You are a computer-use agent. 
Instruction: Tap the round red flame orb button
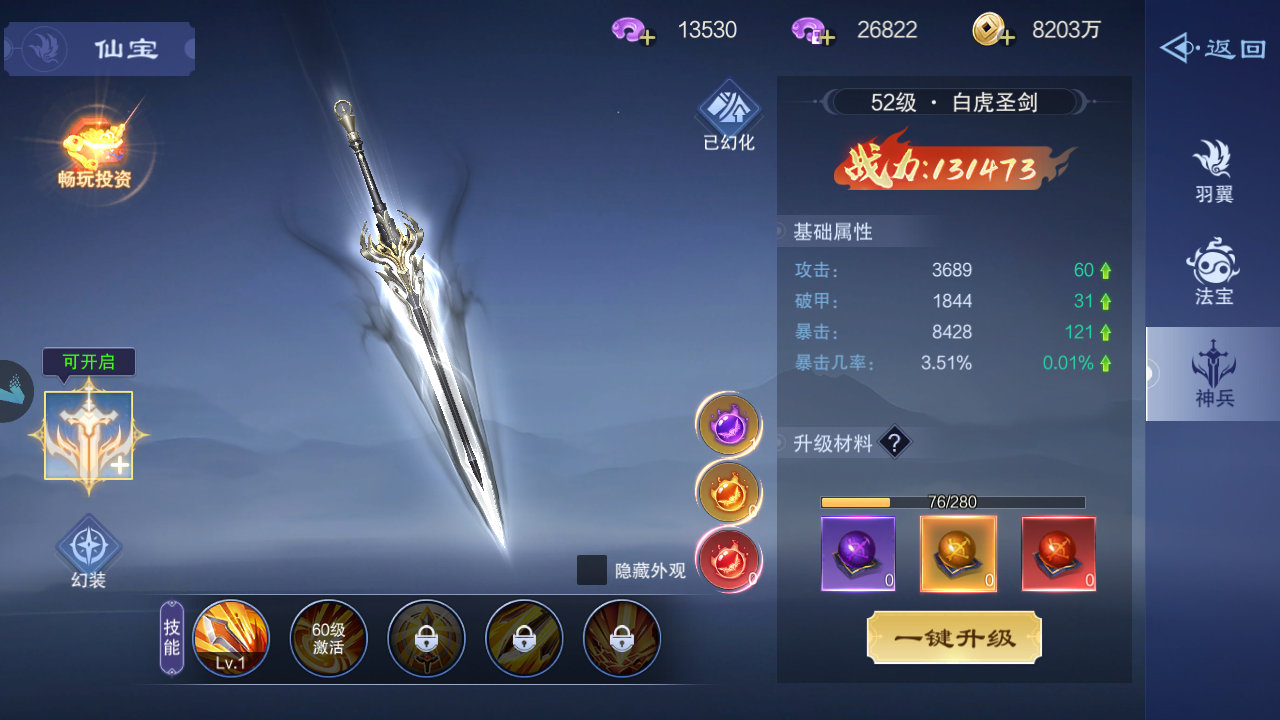(728, 560)
